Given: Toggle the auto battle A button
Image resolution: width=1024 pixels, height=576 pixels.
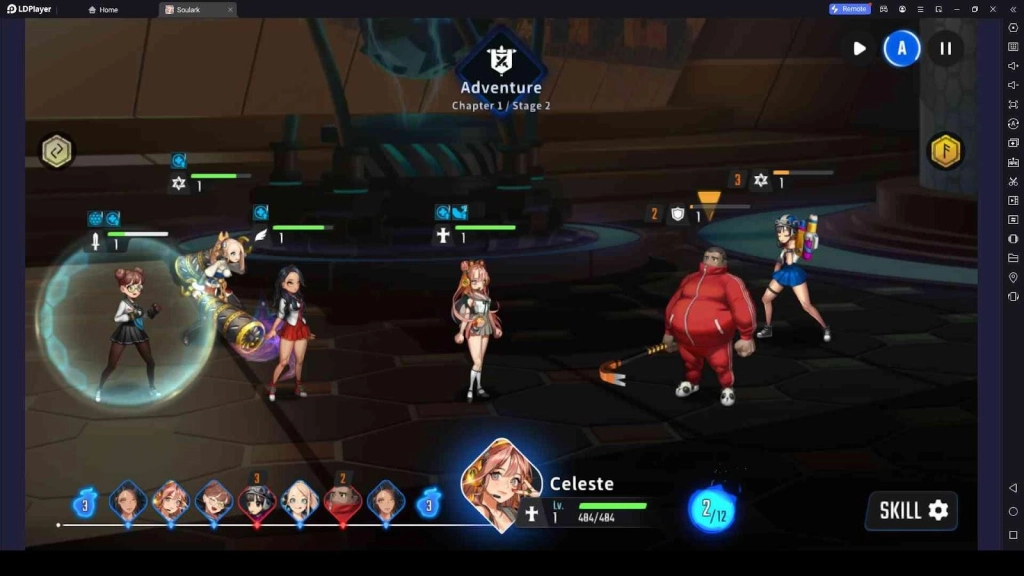Looking at the screenshot, I should tap(902, 48).
